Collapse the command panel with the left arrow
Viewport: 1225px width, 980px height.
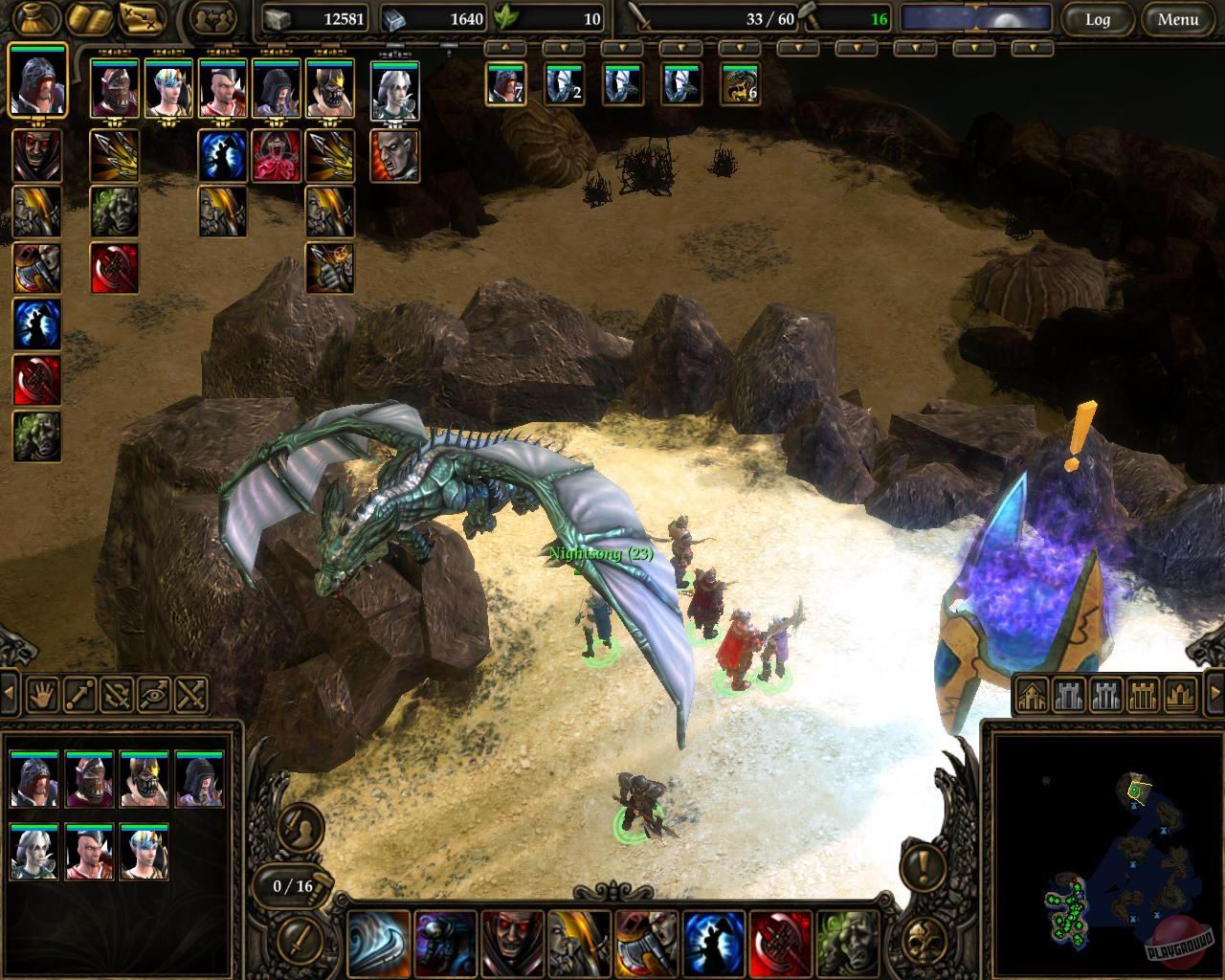click(8, 691)
